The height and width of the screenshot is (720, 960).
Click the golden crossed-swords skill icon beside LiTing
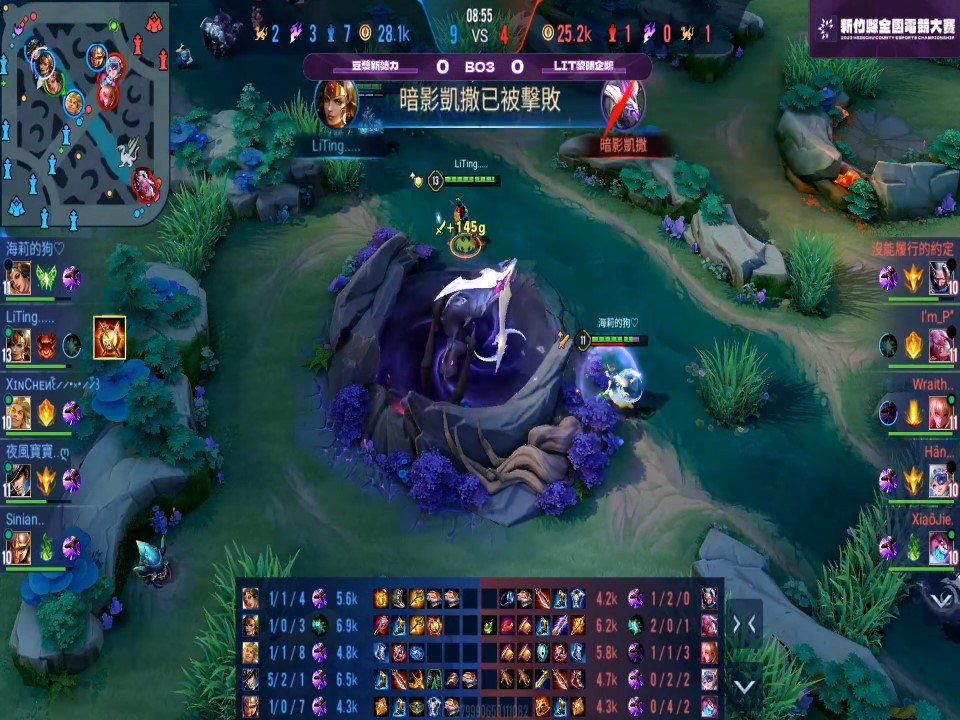(109, 336)
